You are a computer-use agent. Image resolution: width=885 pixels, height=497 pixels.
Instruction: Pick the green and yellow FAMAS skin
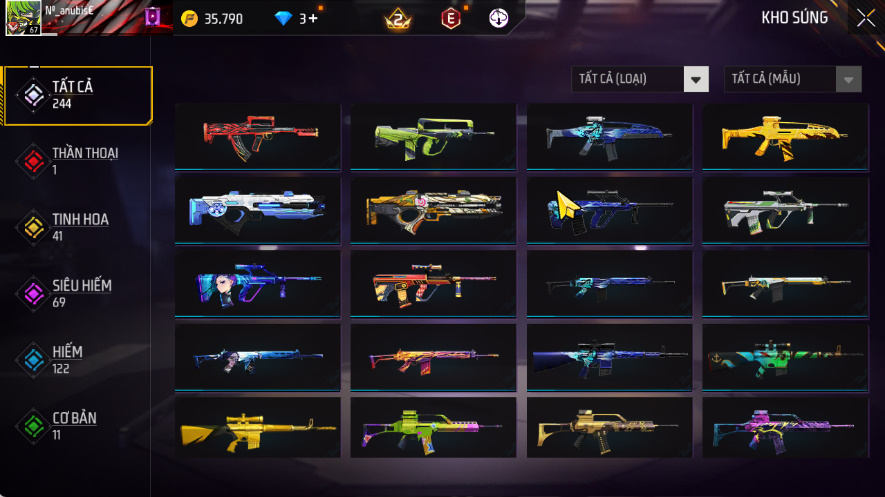433,135
